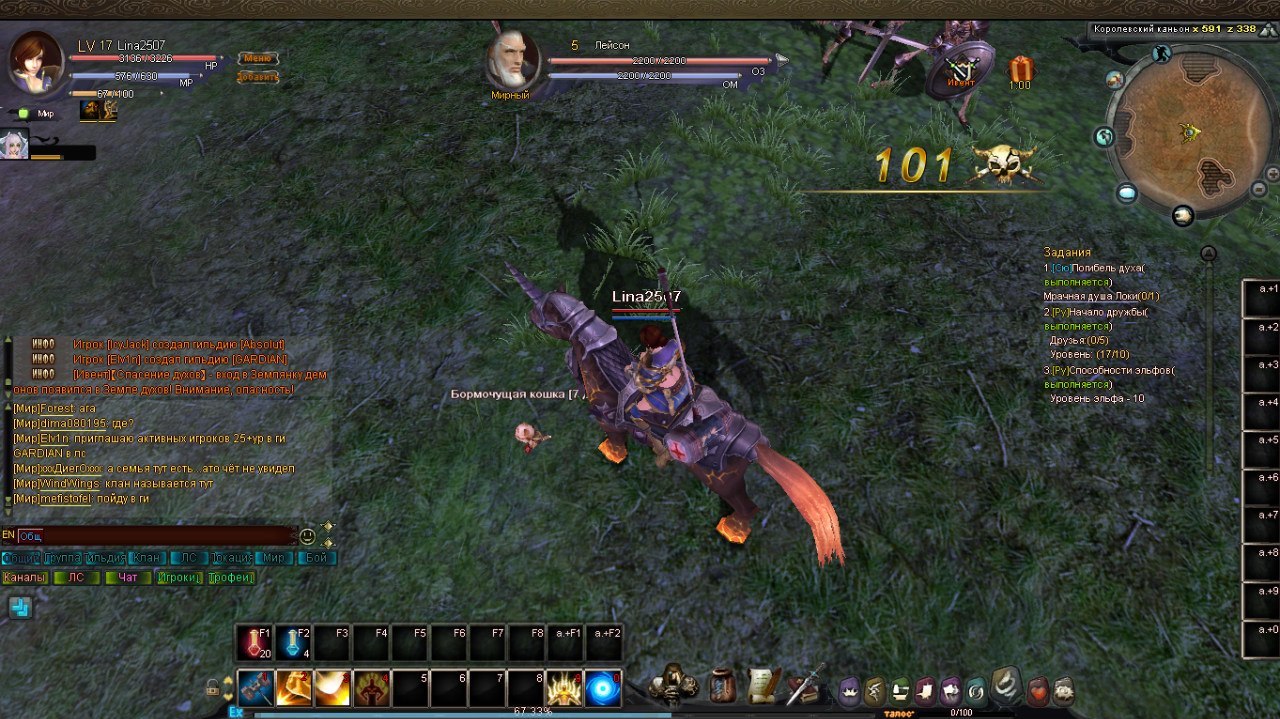Use the red health potion in slot F1
This screenshot has height=719, width=1280.
pyautogui.click(x=254, y=643)
